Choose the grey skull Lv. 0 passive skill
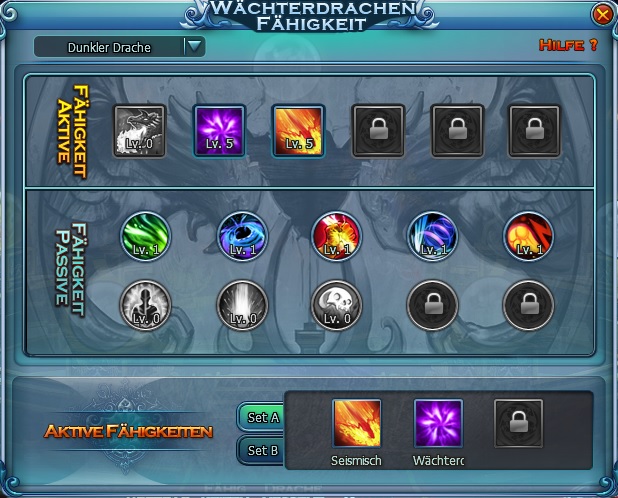Viewport: 618px width, 498px height. (336, 304)
